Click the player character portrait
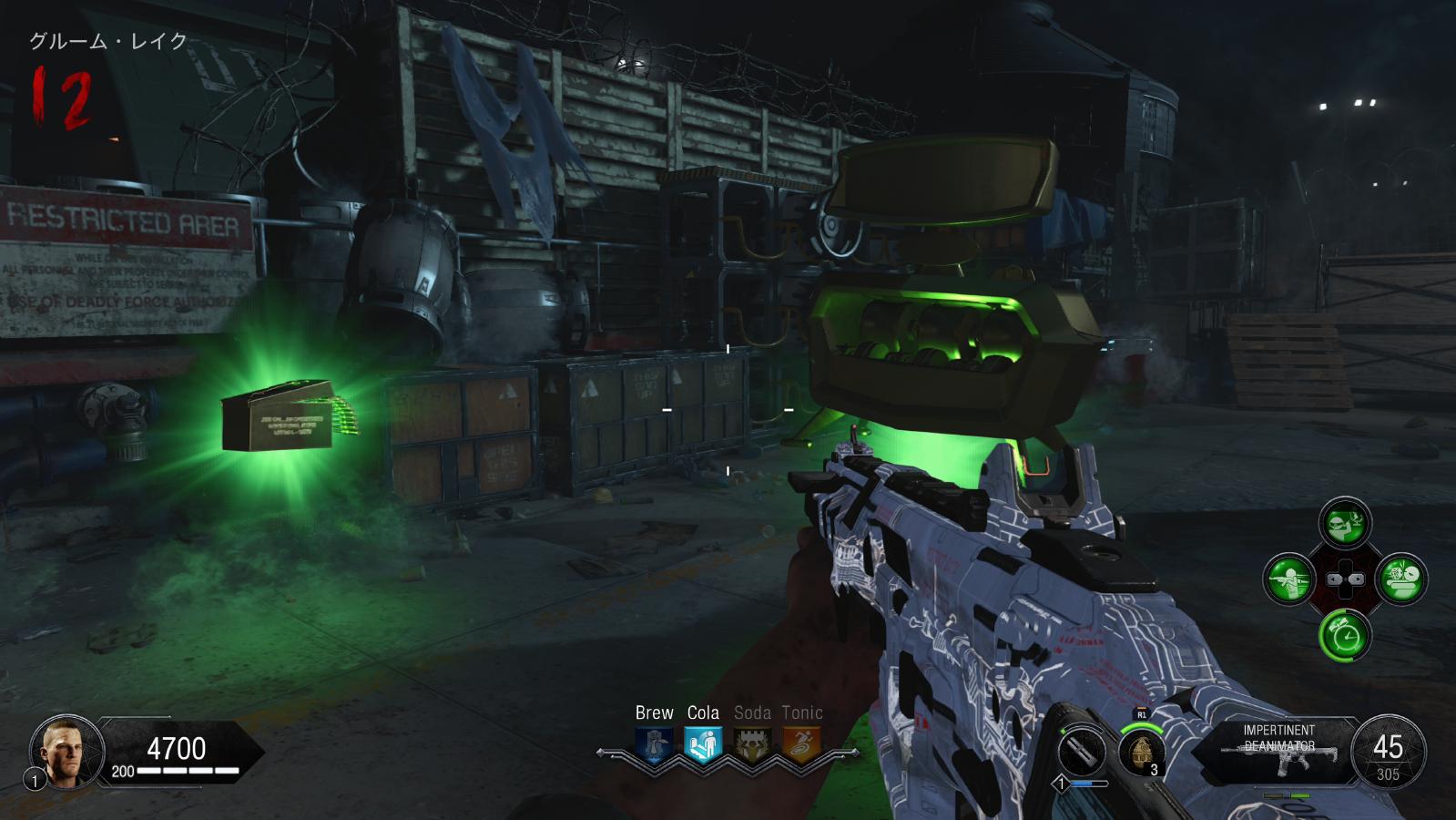Image resolution: width=1456 pixels, height=820 pixels. (66, 752)
